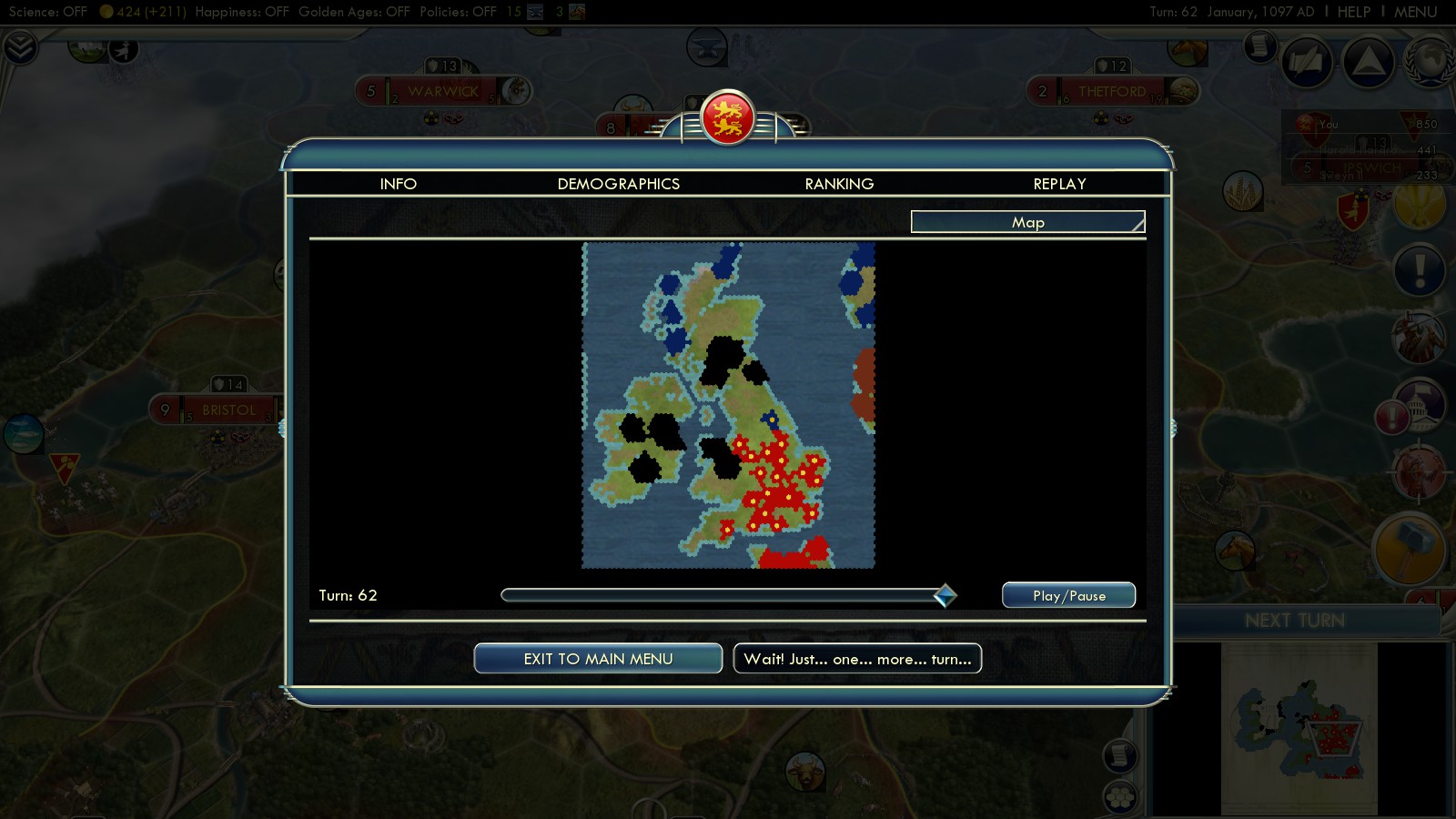Select the Thetford city banner
Viewport: 1456px width, 819px height.
[x=1111, y=91]
